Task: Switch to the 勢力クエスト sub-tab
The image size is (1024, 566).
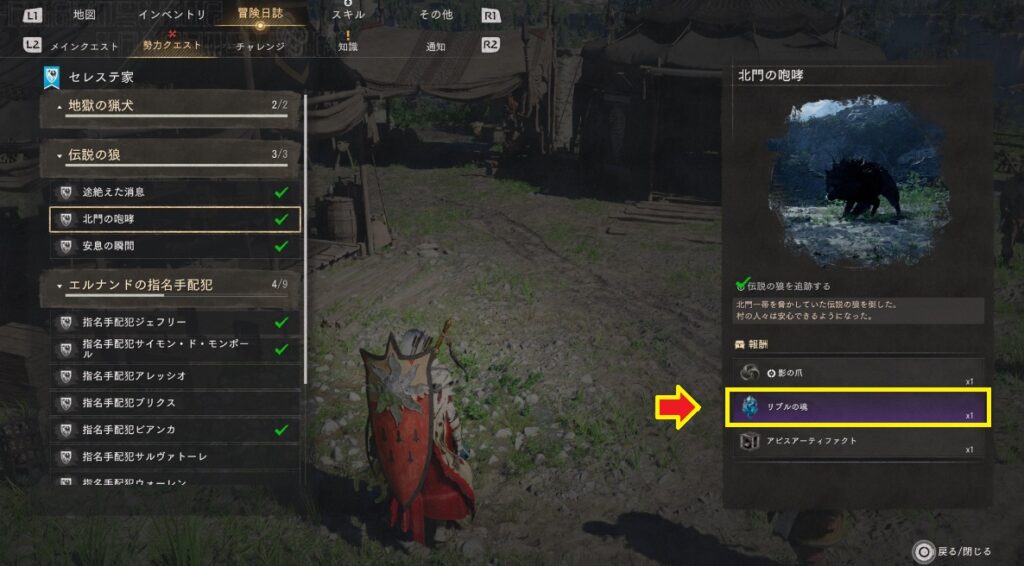Action: (172, 46)
